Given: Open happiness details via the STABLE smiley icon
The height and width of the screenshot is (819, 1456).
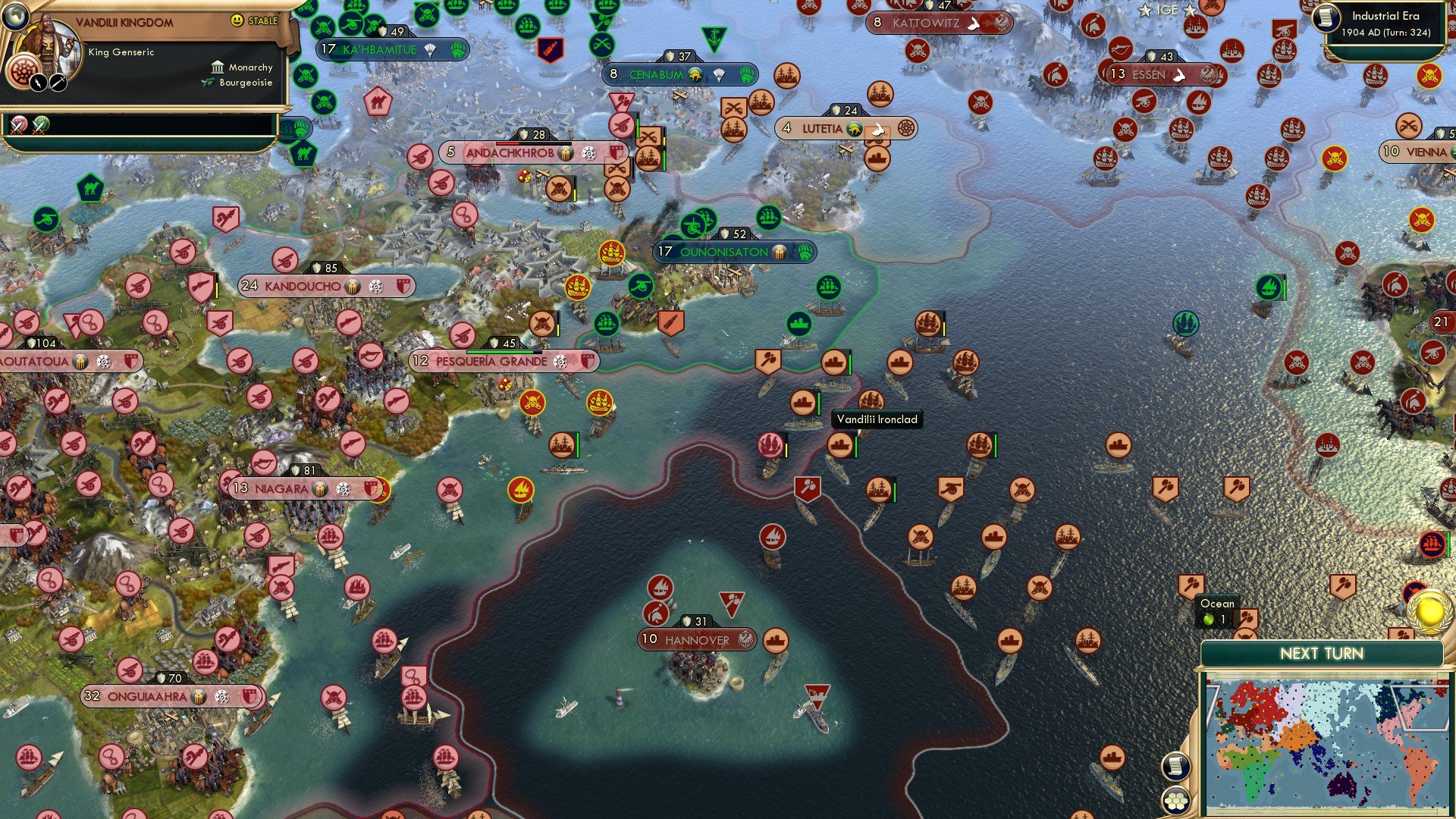Looking at the screenshot, I should click(x=237, y=20).
